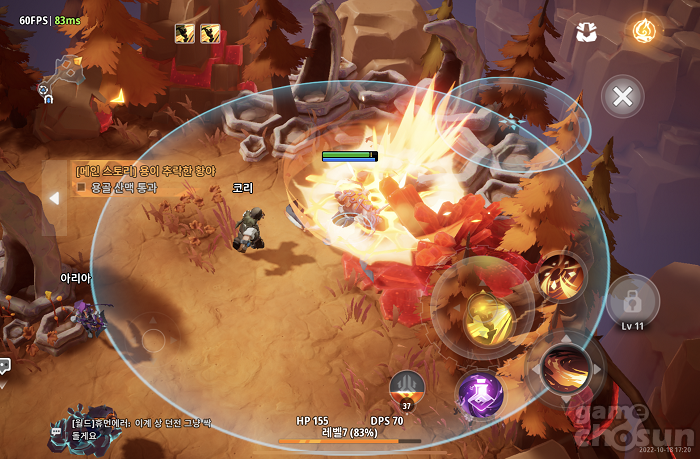The width and height of the screenshot is (700, 459).
Task: Activate the golden star attack skill
Action: click(488, 317)
